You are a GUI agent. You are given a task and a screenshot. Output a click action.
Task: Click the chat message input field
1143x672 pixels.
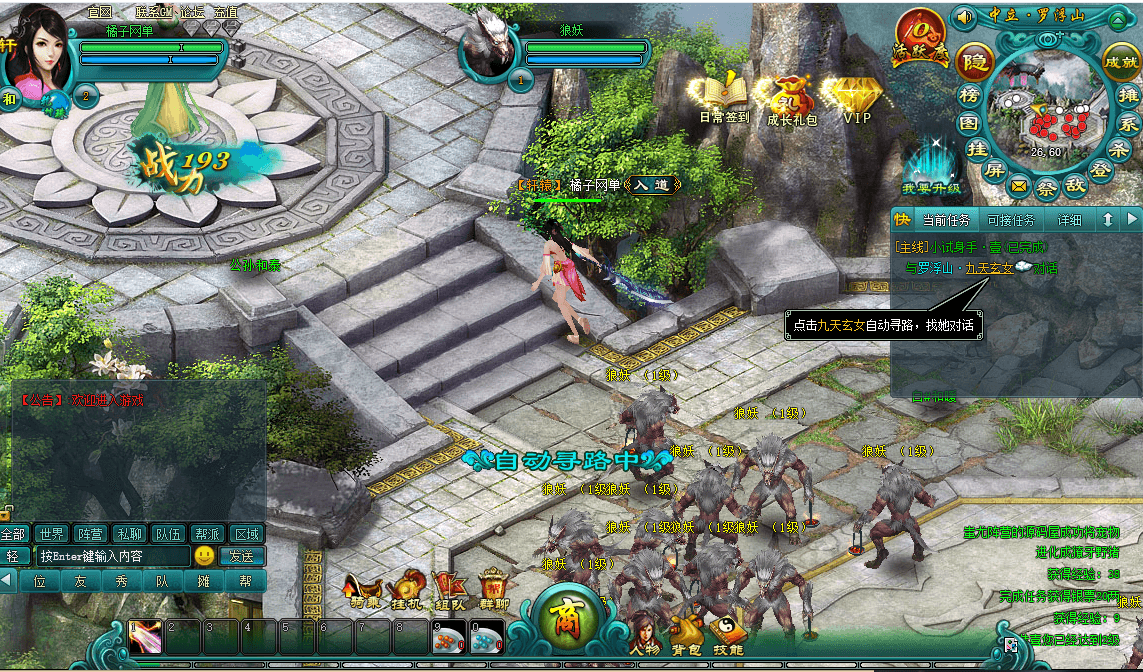[x=112, y=556]
